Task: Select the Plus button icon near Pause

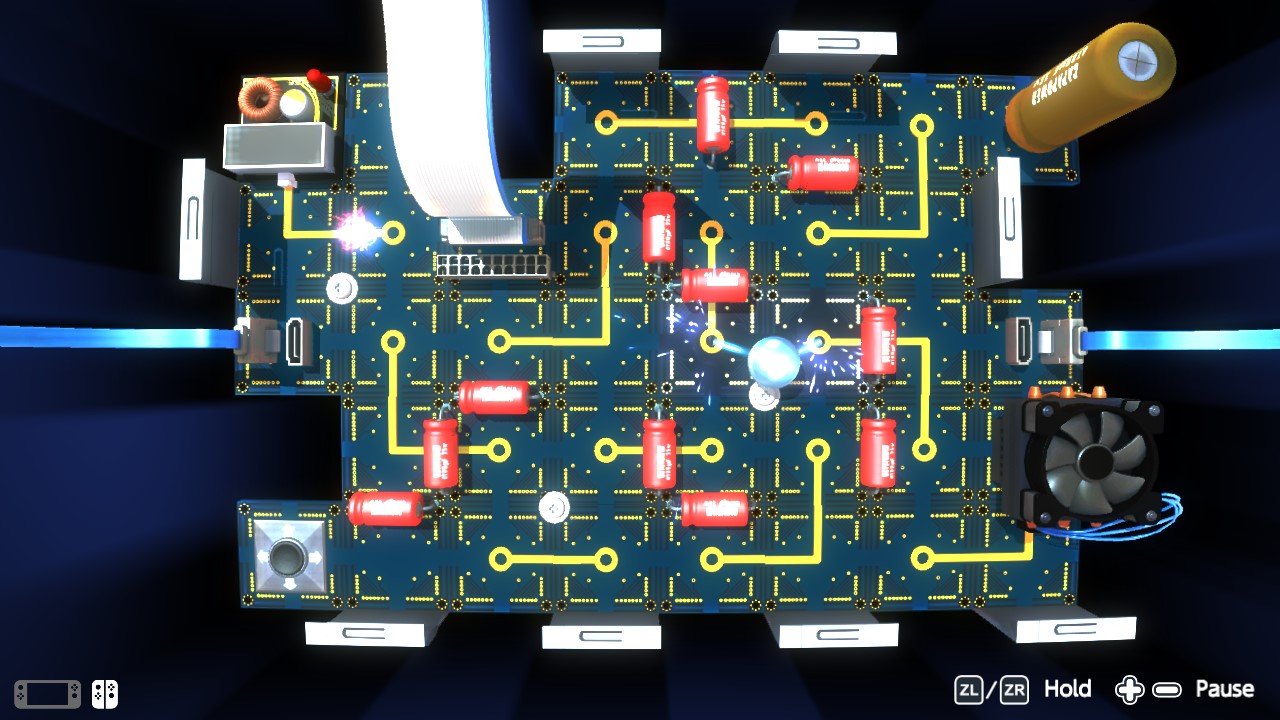Action: click(x=1131, y=689)
